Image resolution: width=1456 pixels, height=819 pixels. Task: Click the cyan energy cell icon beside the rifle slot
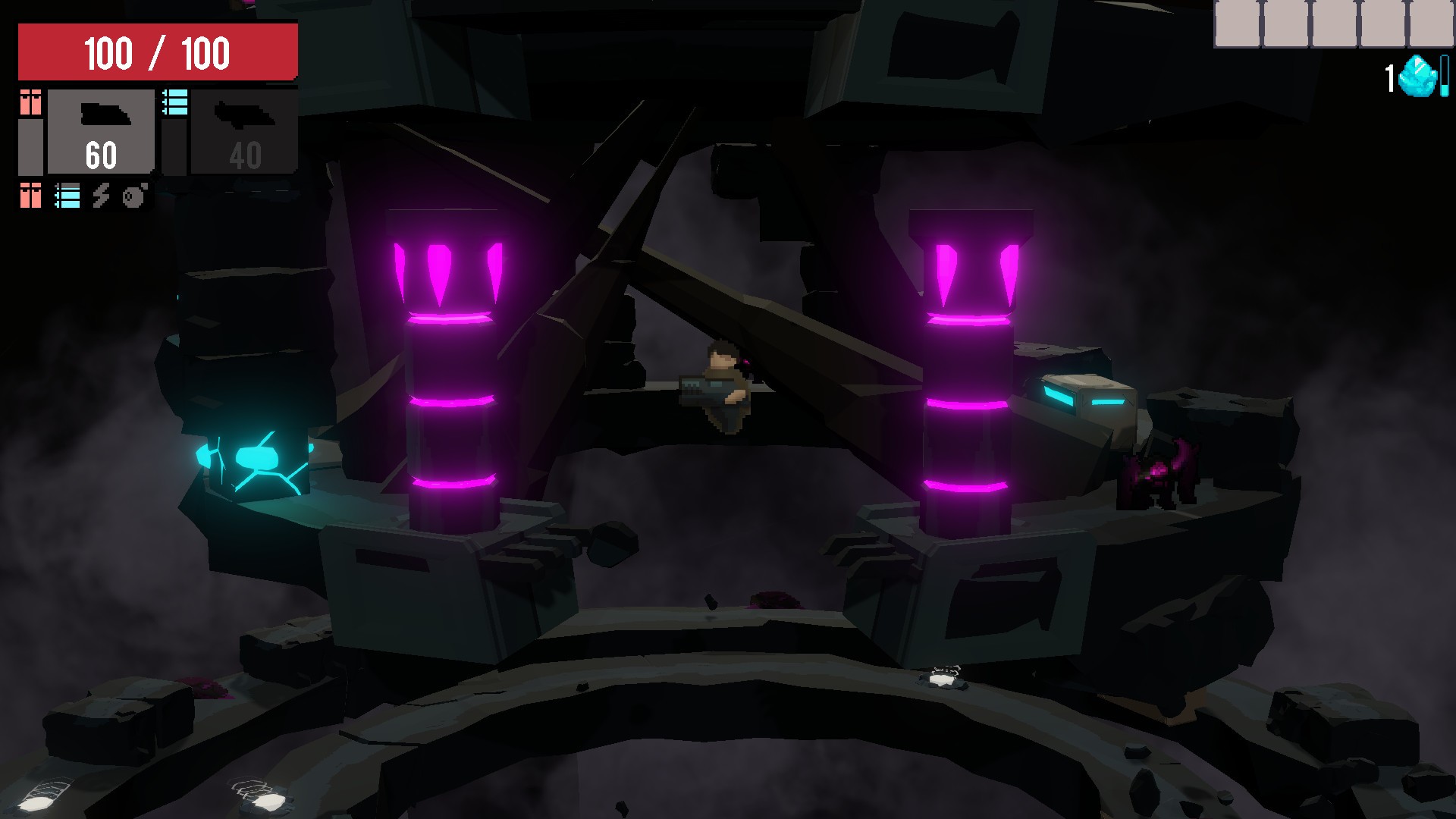(x=175, y=102)
